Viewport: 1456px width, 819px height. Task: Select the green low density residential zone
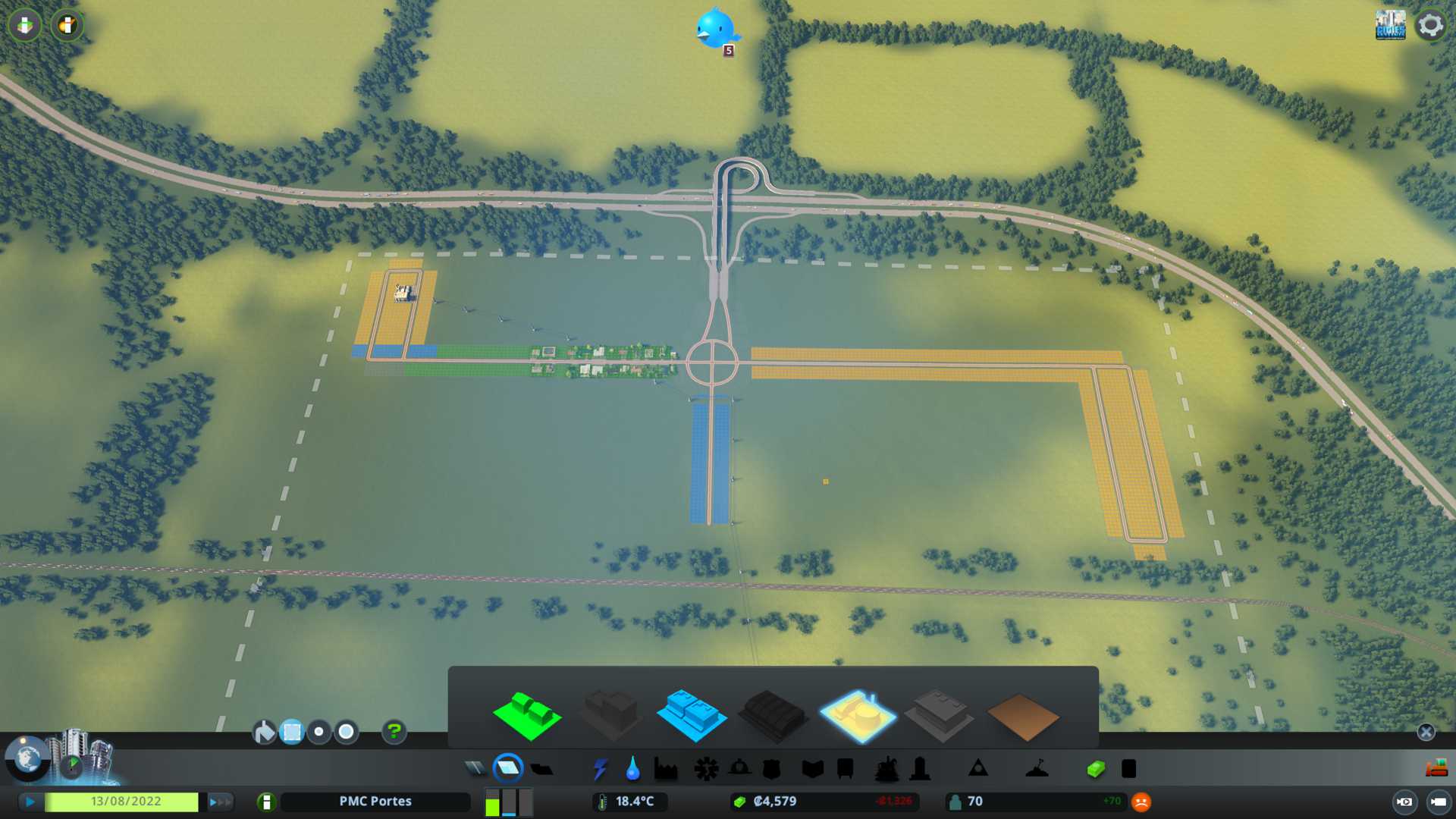(x=527, y=715)
